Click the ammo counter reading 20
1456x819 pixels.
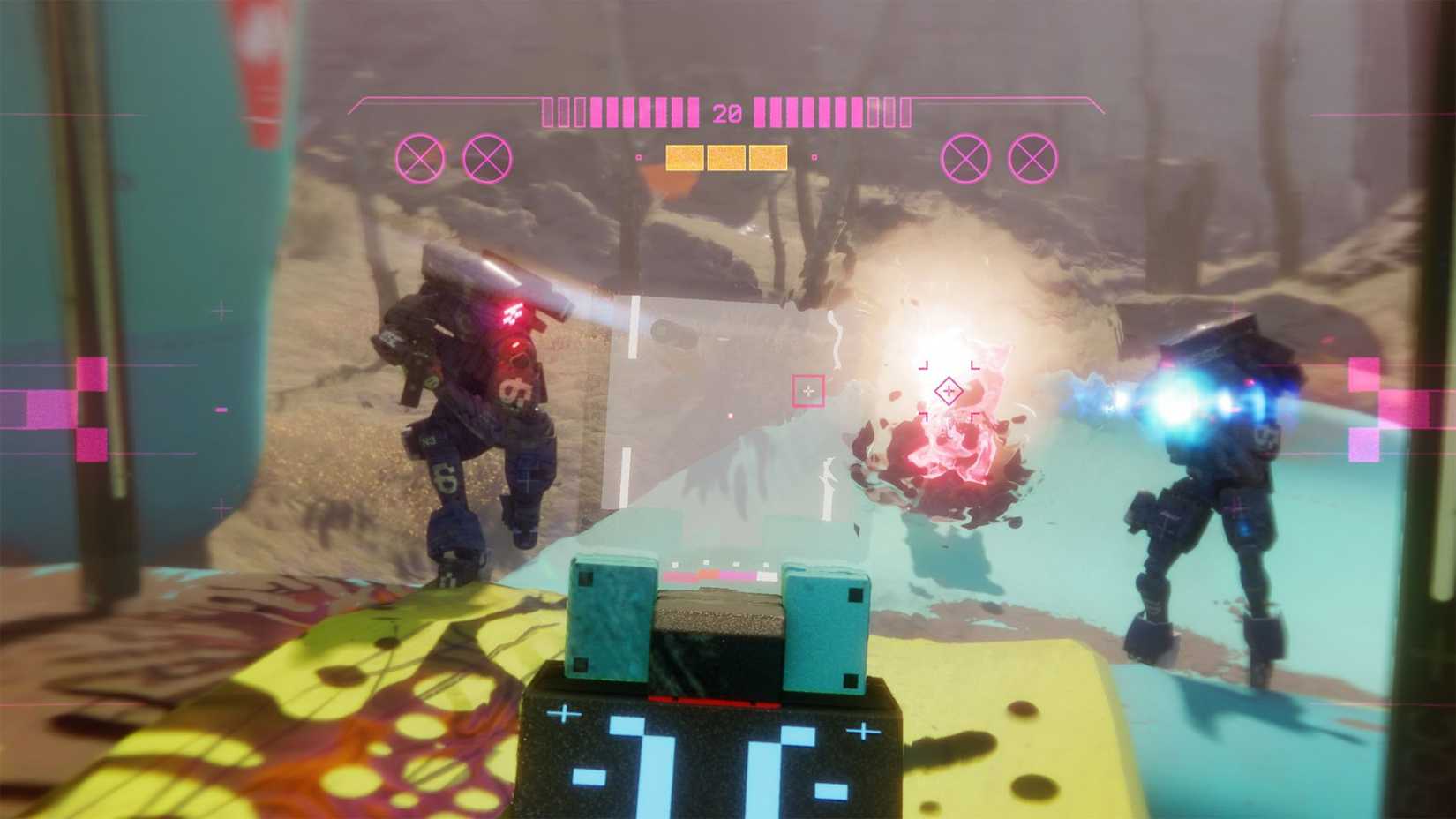click(x=725, y=112)
